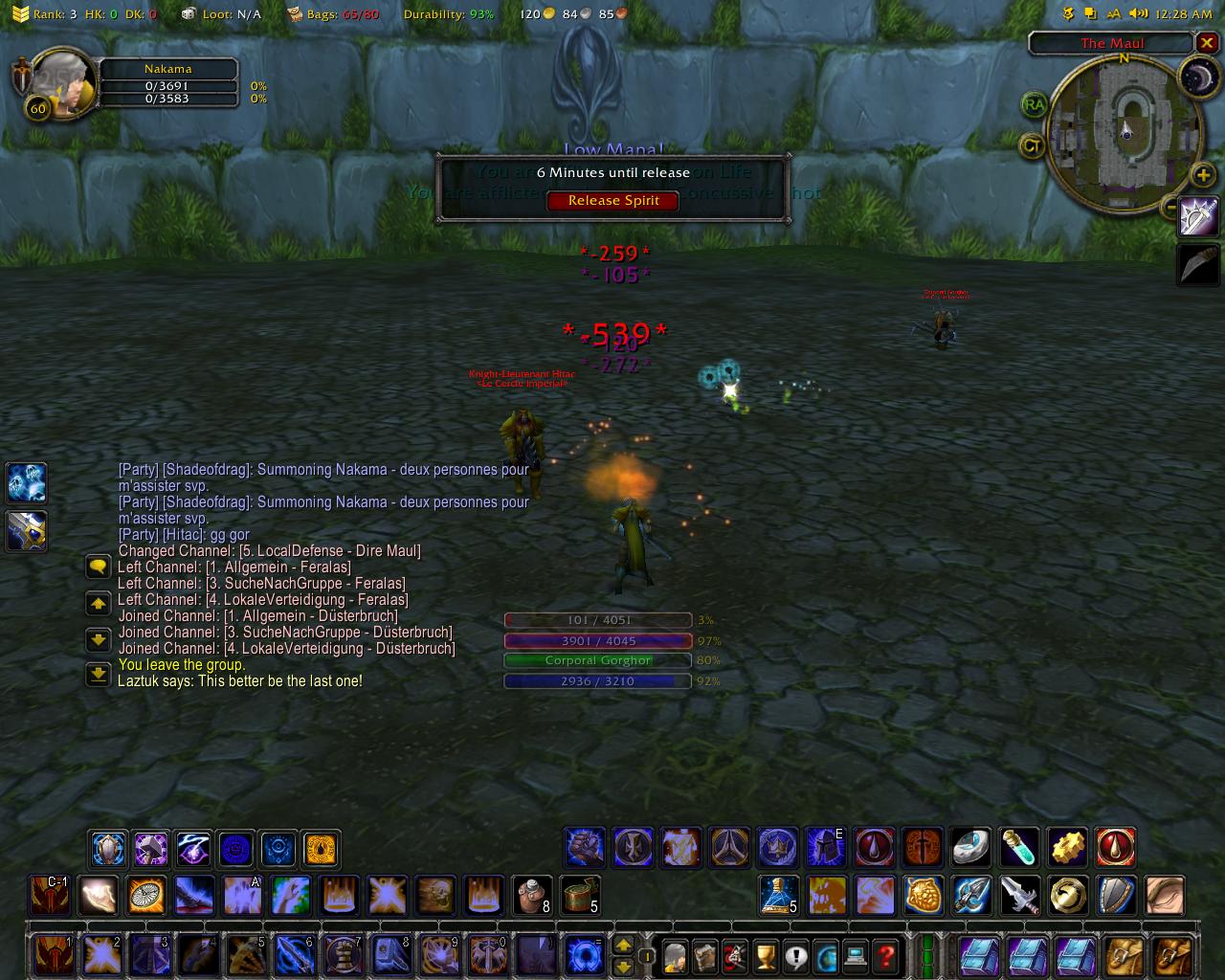Activate the action bar slot numbered 6

[294, 955]
